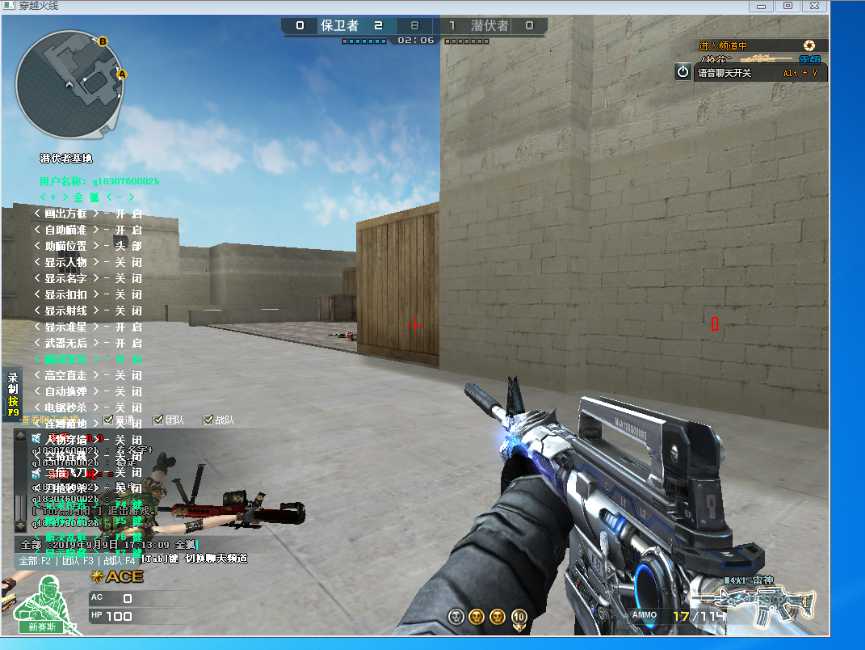This screenshot has height=650, width=865.
Task: Change the 瞄准位置 option row
Action: pos(88,246)
